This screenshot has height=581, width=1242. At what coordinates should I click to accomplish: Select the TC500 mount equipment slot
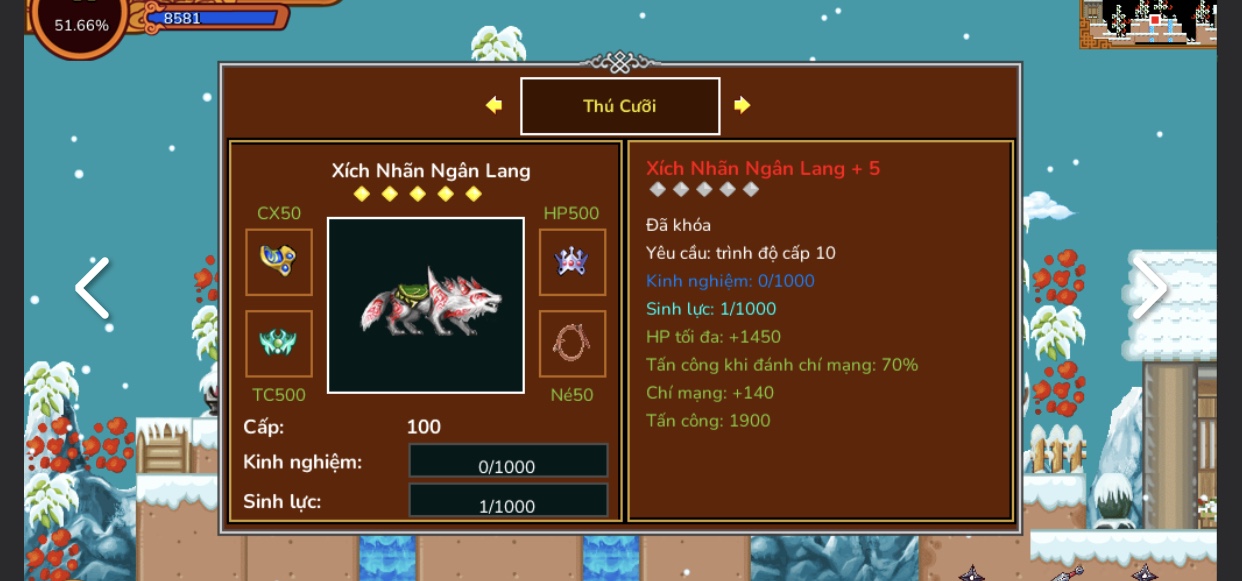coord(279,343)
